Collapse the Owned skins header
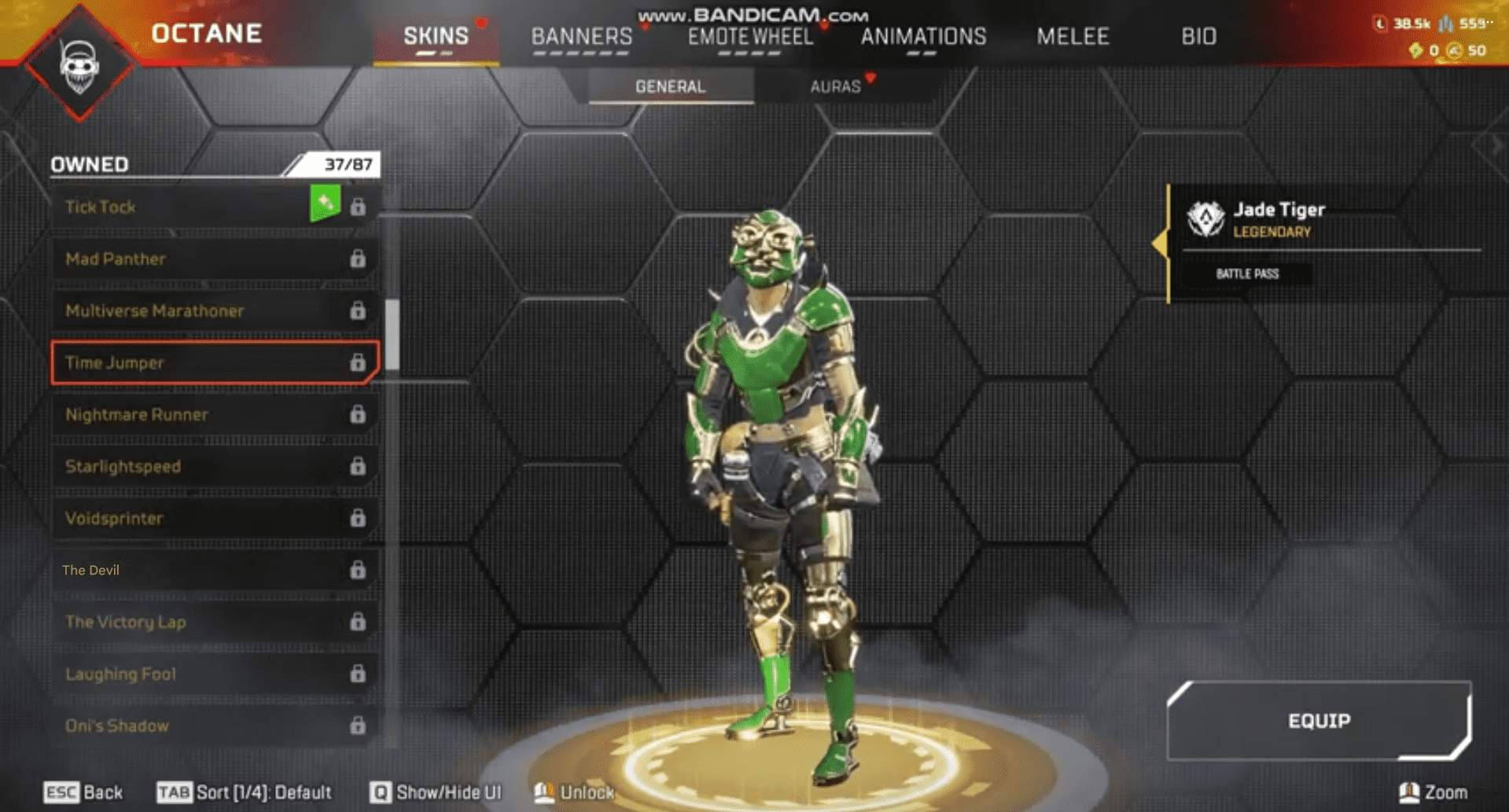The height and width of the screenshot is (812, 1509). tap(89, 164)
